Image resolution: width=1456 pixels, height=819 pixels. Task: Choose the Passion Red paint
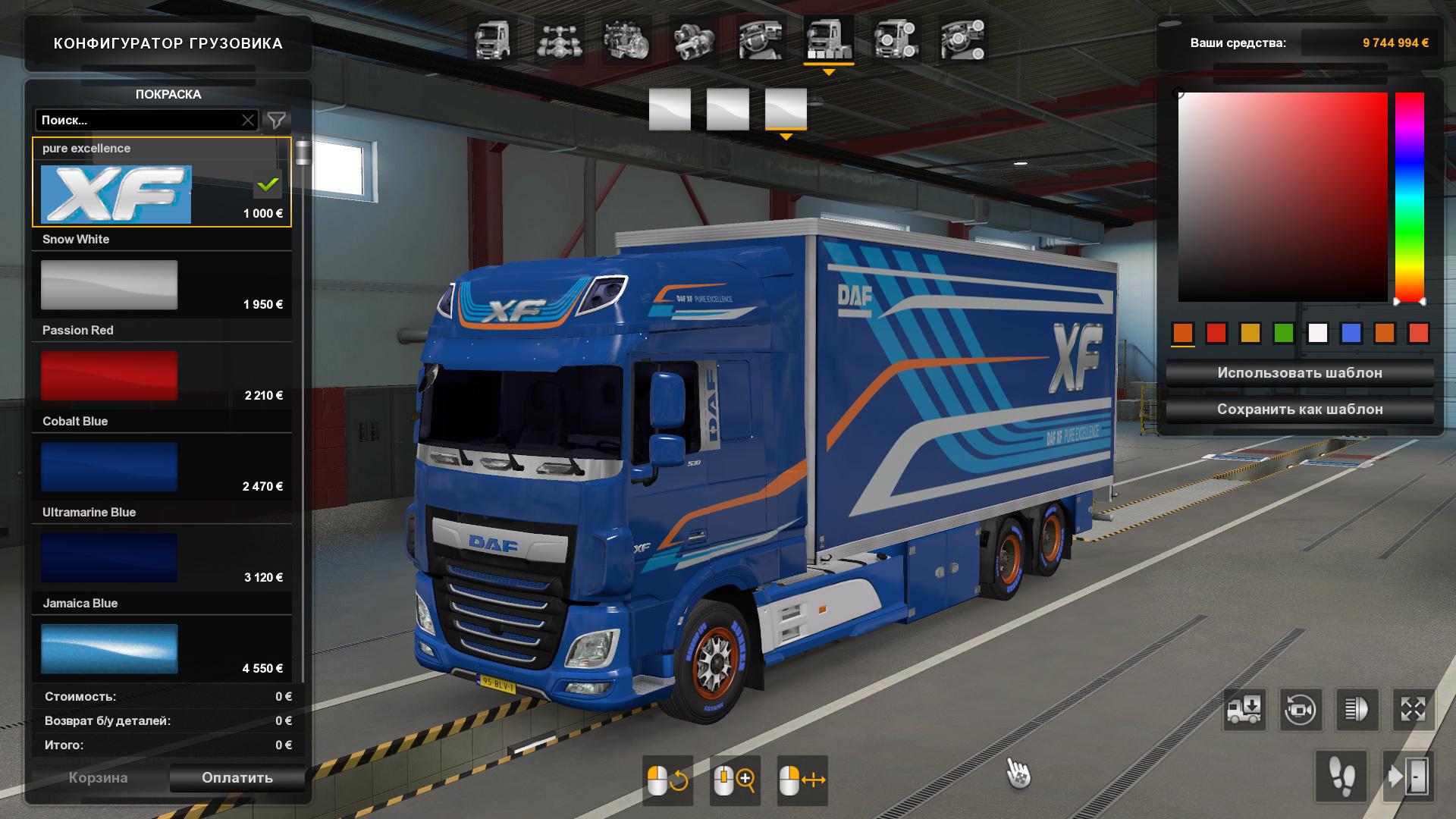point(109,375)
